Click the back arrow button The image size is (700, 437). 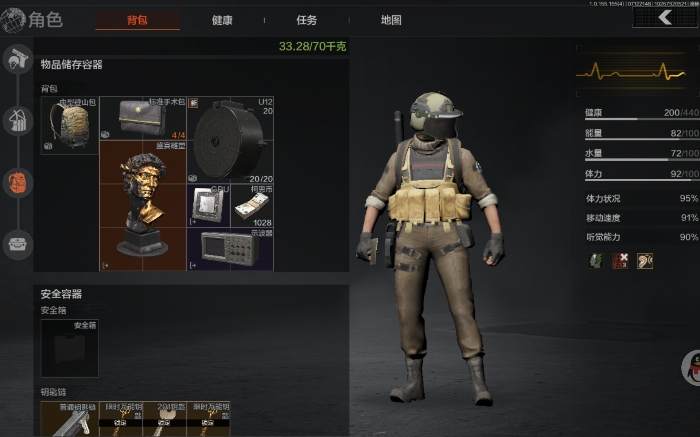[x=665, y=17]
